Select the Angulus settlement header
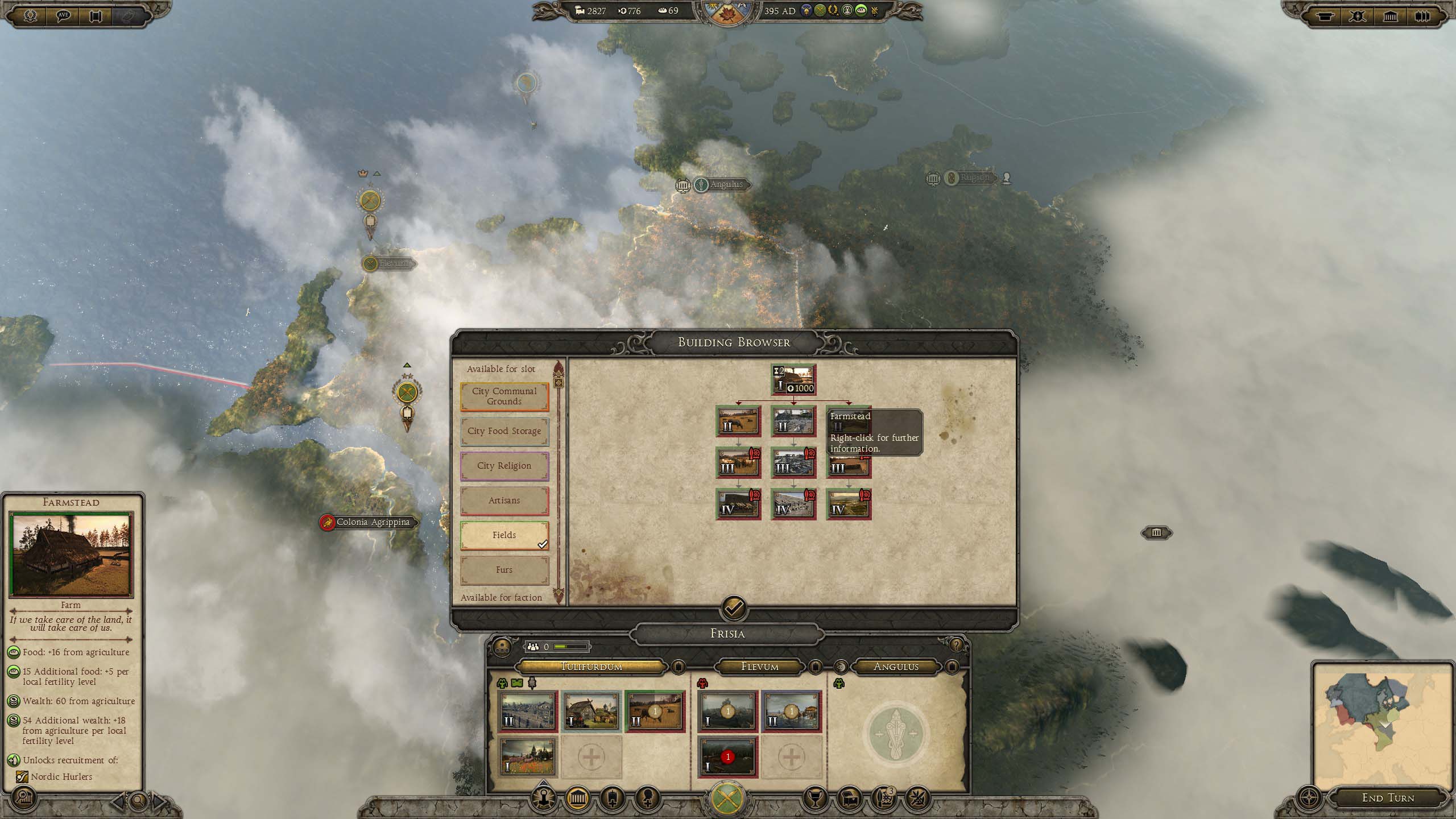The width and height of the screenshot is (1456, 819). [x=896, y=667]
